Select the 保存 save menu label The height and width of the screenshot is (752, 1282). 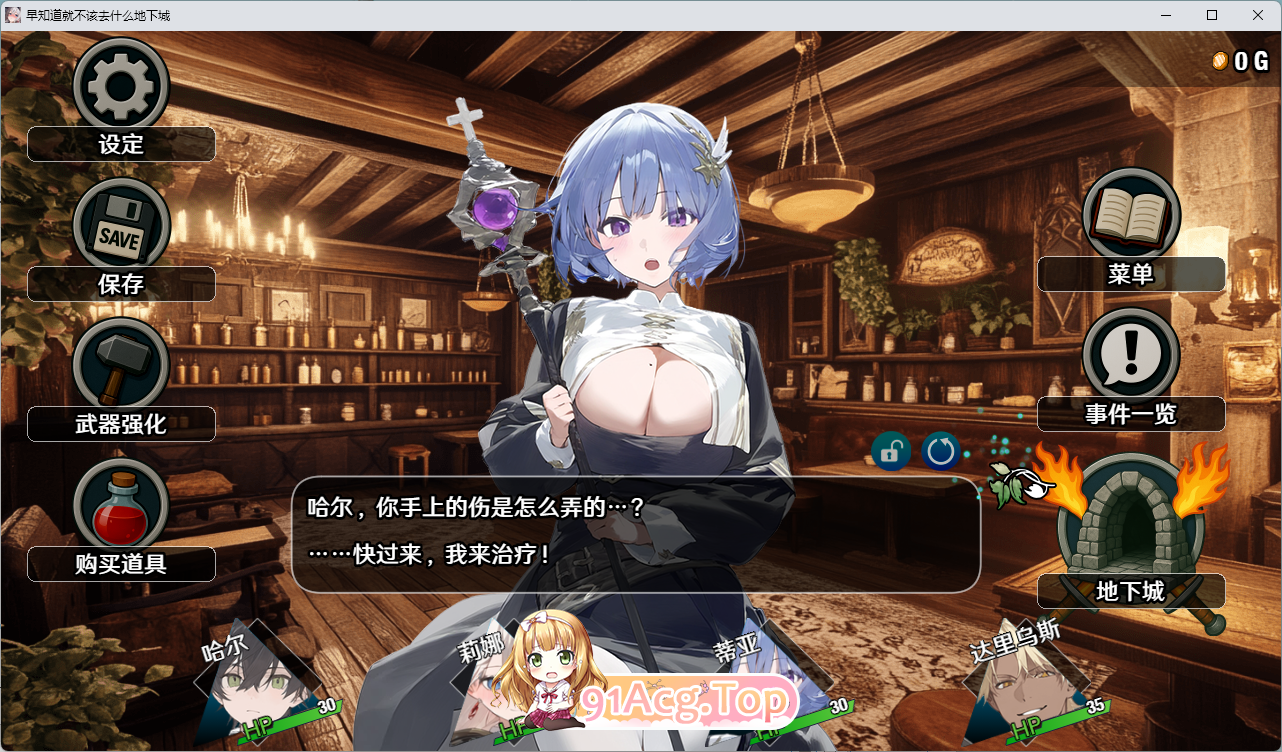pyautogui.click(x=121, y=284)
